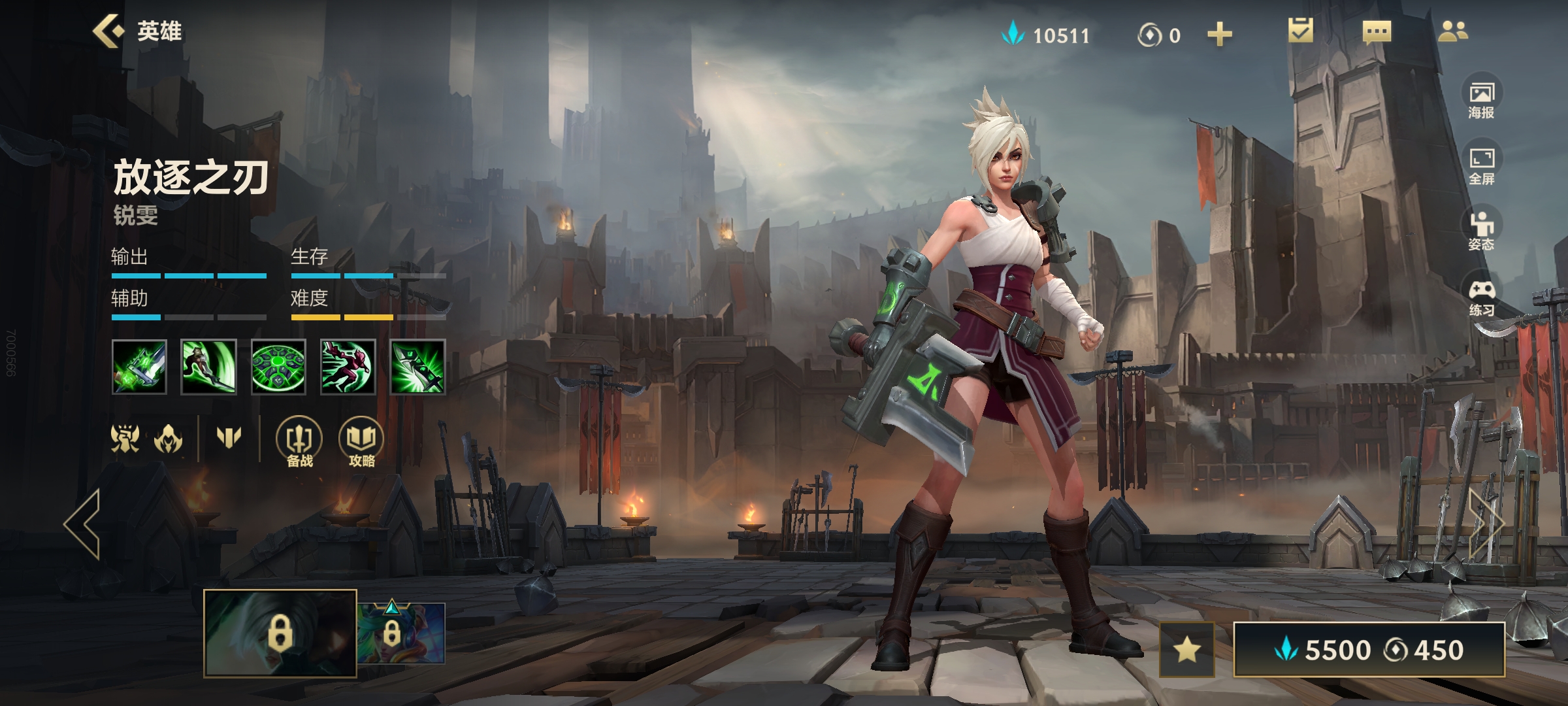
Task: Select the red dashing figure ability icon
Action: pyautogui.click(x=348, y=367)
